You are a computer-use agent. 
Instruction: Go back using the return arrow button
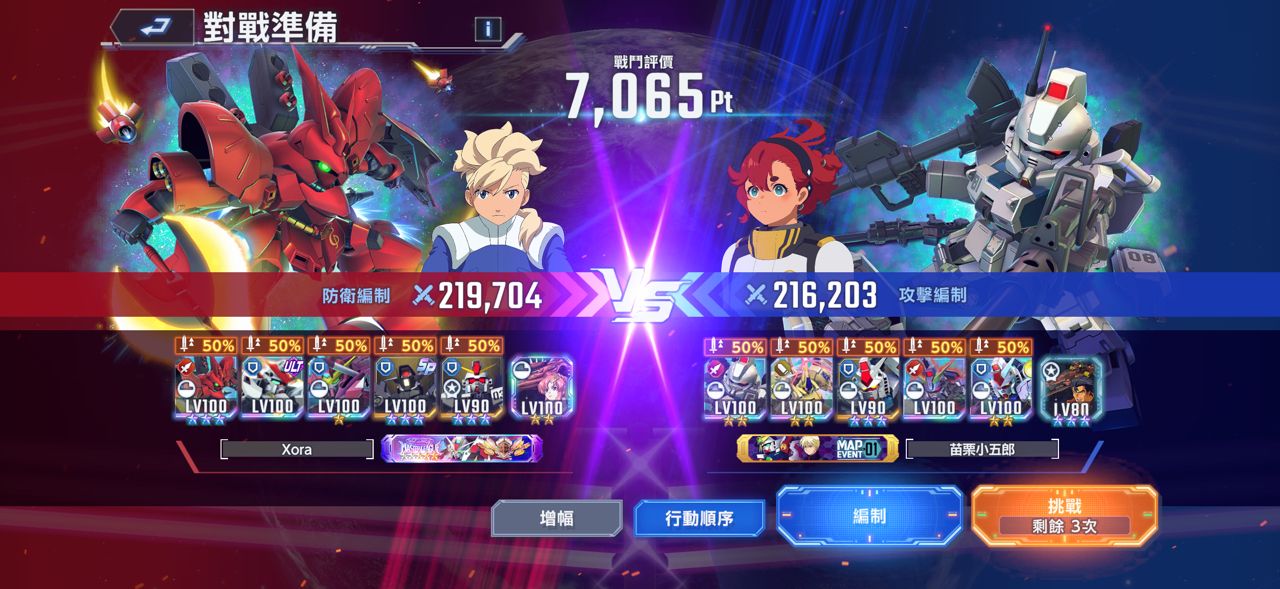tap(154, 27)
